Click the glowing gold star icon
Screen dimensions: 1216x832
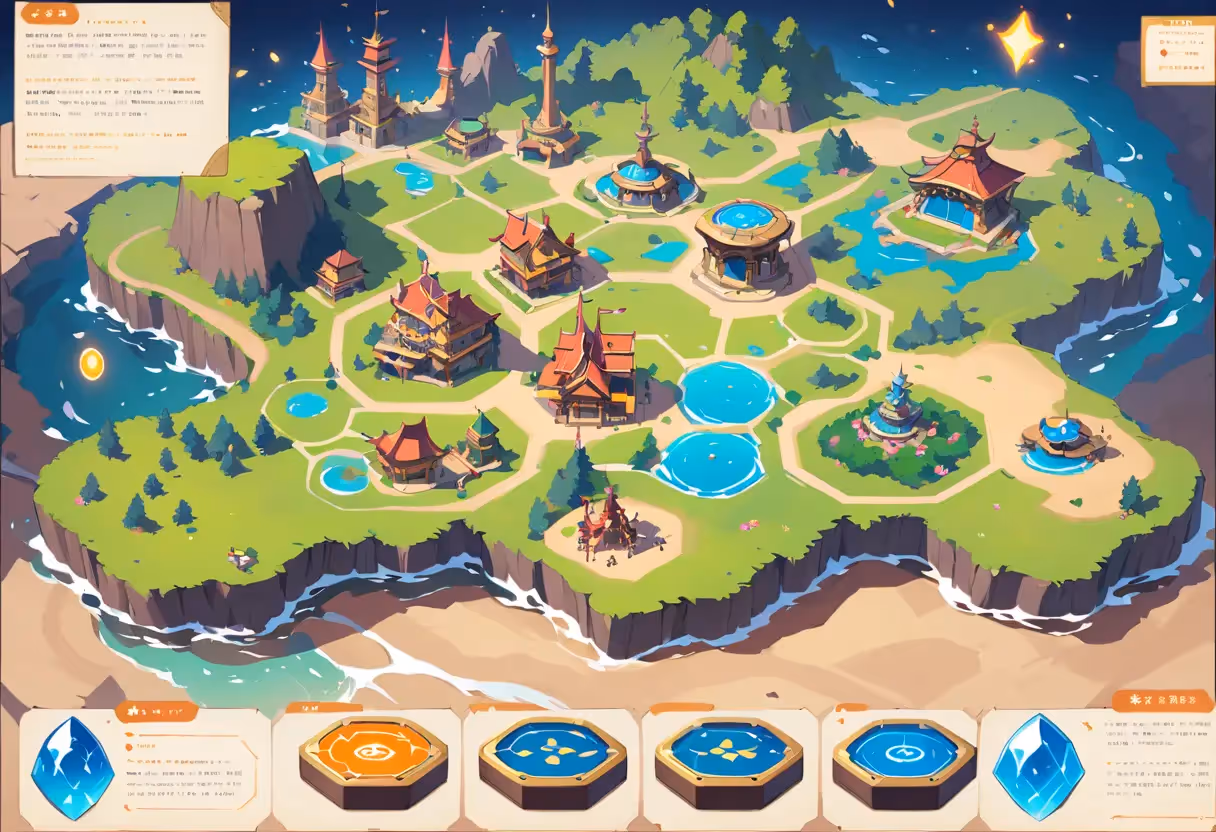(x=1021, y=41)
